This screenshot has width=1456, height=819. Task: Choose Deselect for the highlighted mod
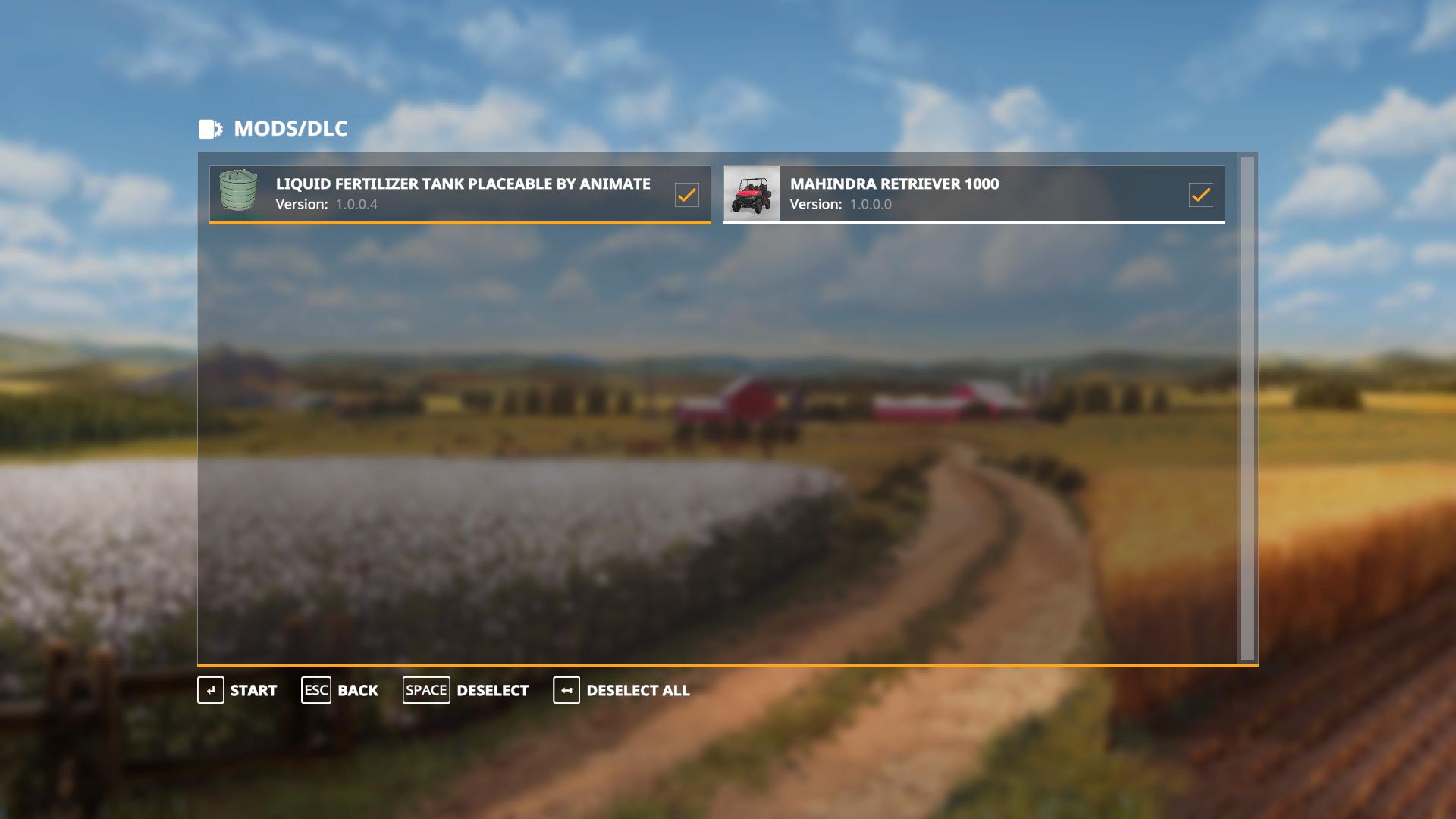pos(466,690)
